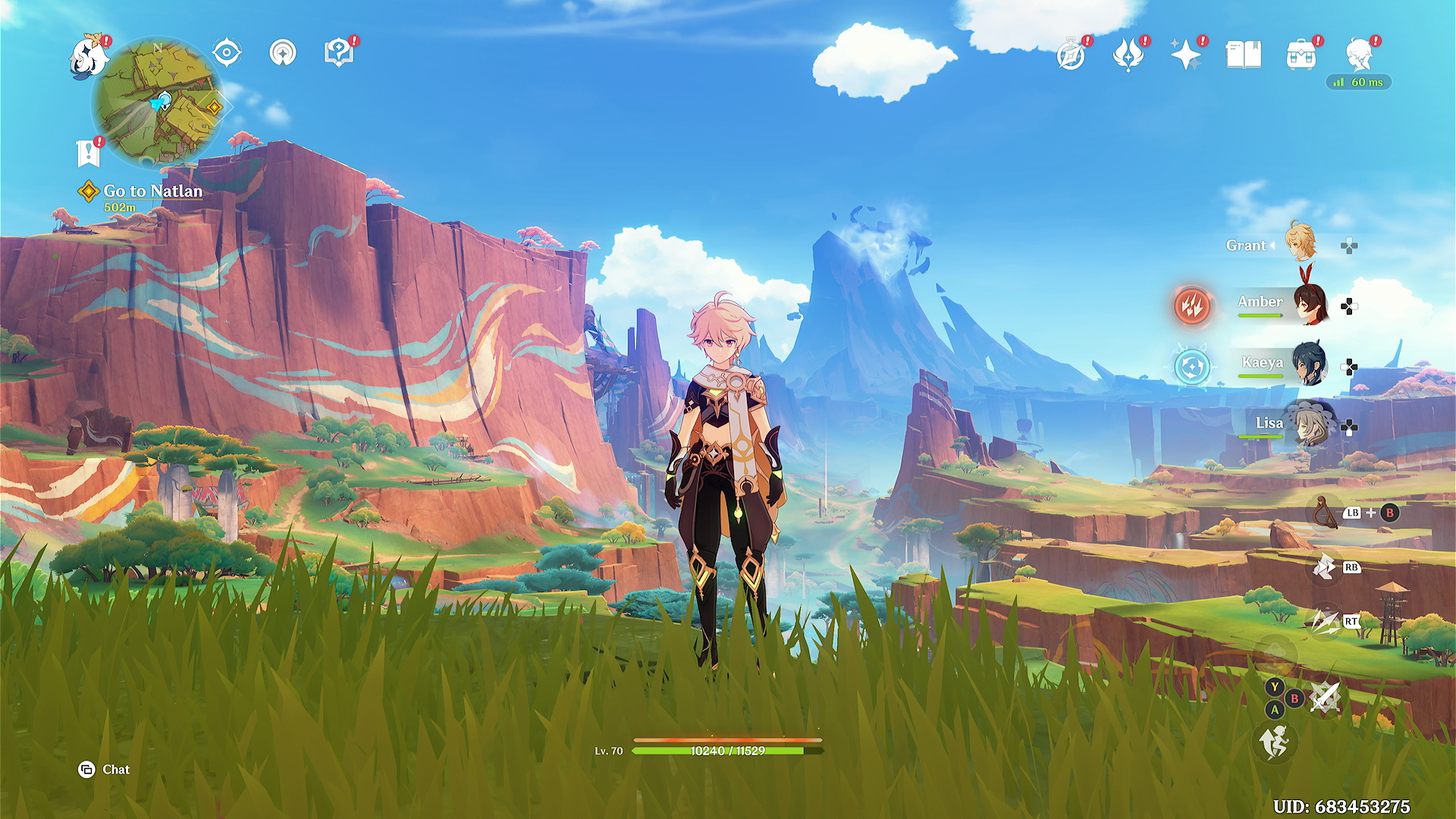Open the battle pass emblem icon
This screenshot has height=819, width=1456.
click(1128, 55)
